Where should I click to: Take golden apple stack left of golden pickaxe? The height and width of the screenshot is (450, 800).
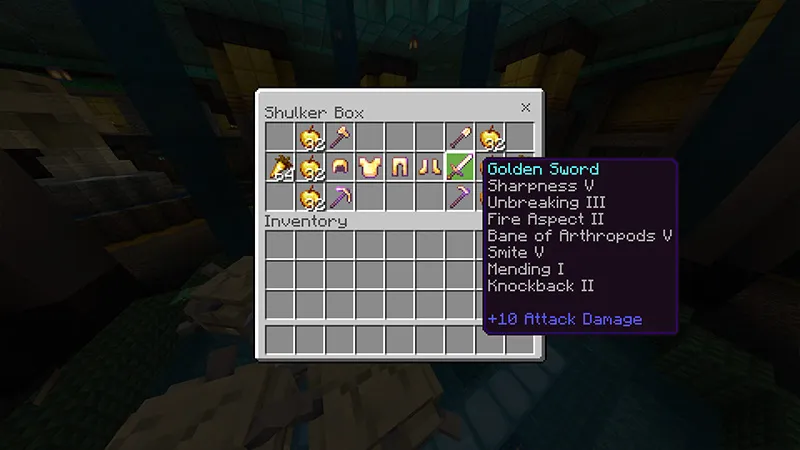pos(310,196)
